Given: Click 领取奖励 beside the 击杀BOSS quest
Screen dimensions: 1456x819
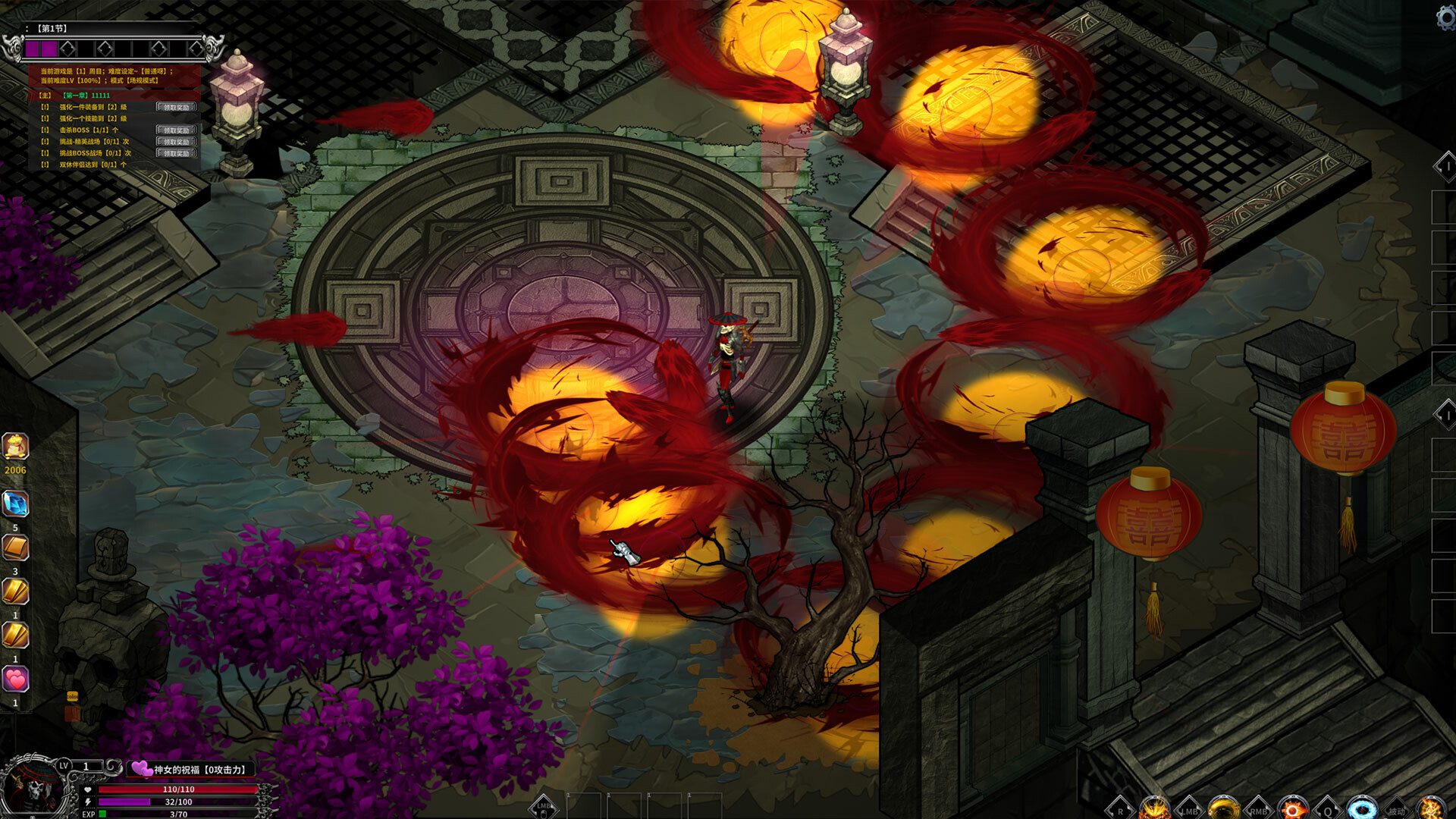Looking at the screenshot, I should tap(177, 130).
